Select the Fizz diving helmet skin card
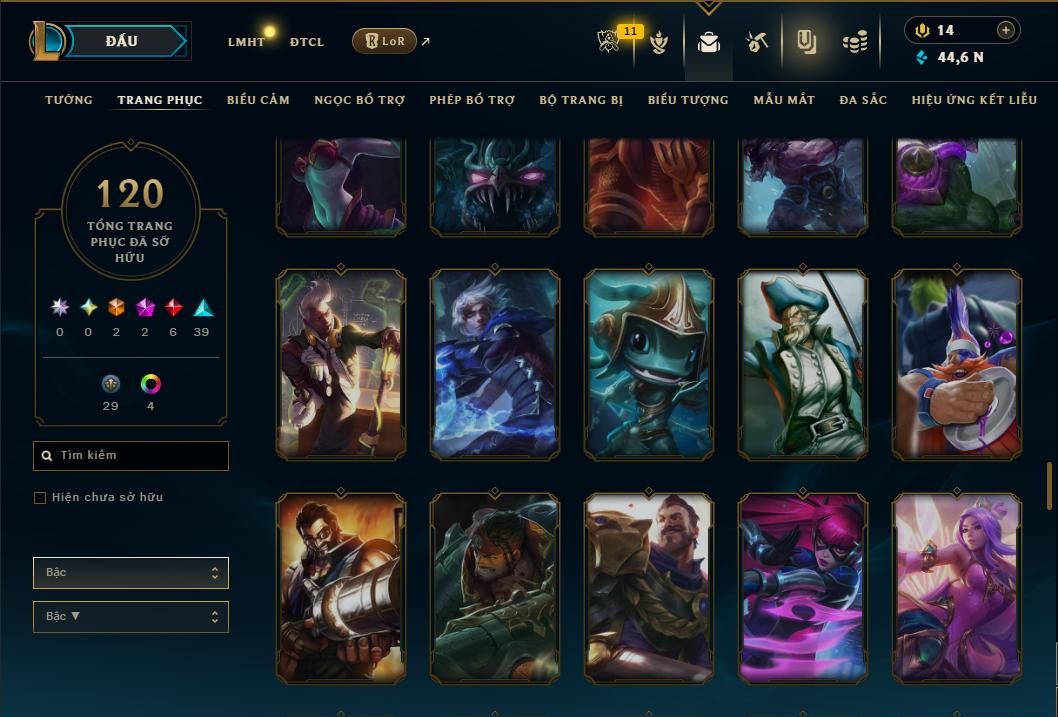Viewport: 1058px width, 717px height. [649, 365]
